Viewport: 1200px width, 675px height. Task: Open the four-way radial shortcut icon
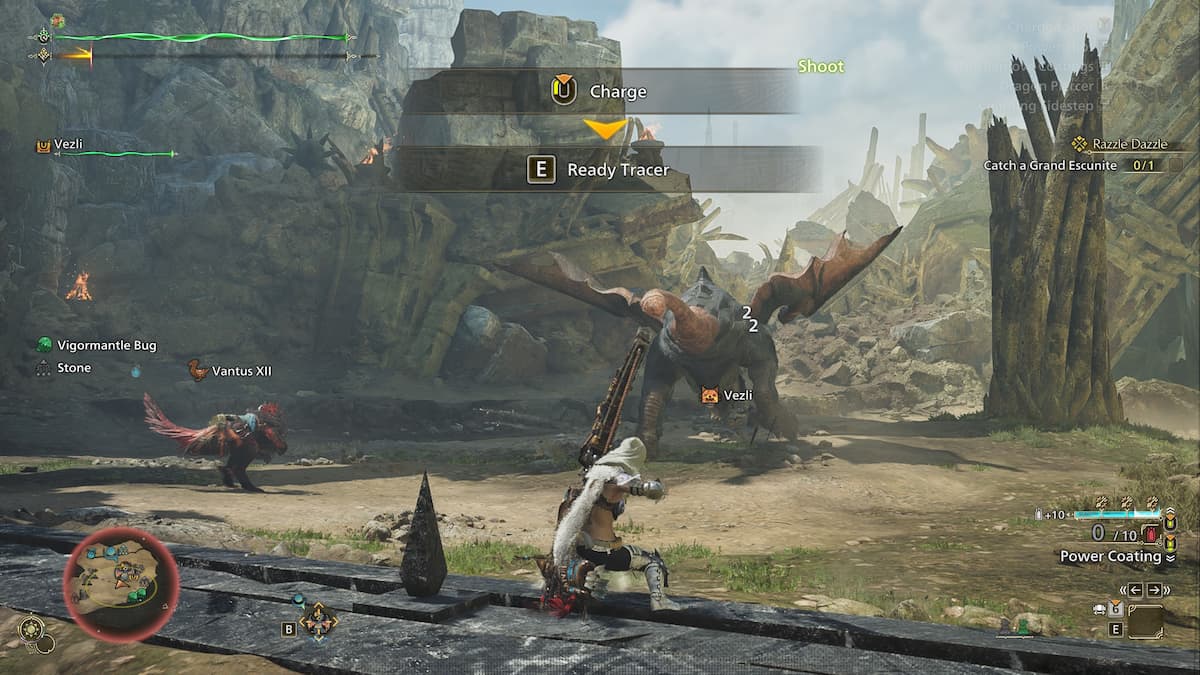[x=318, y=620]
